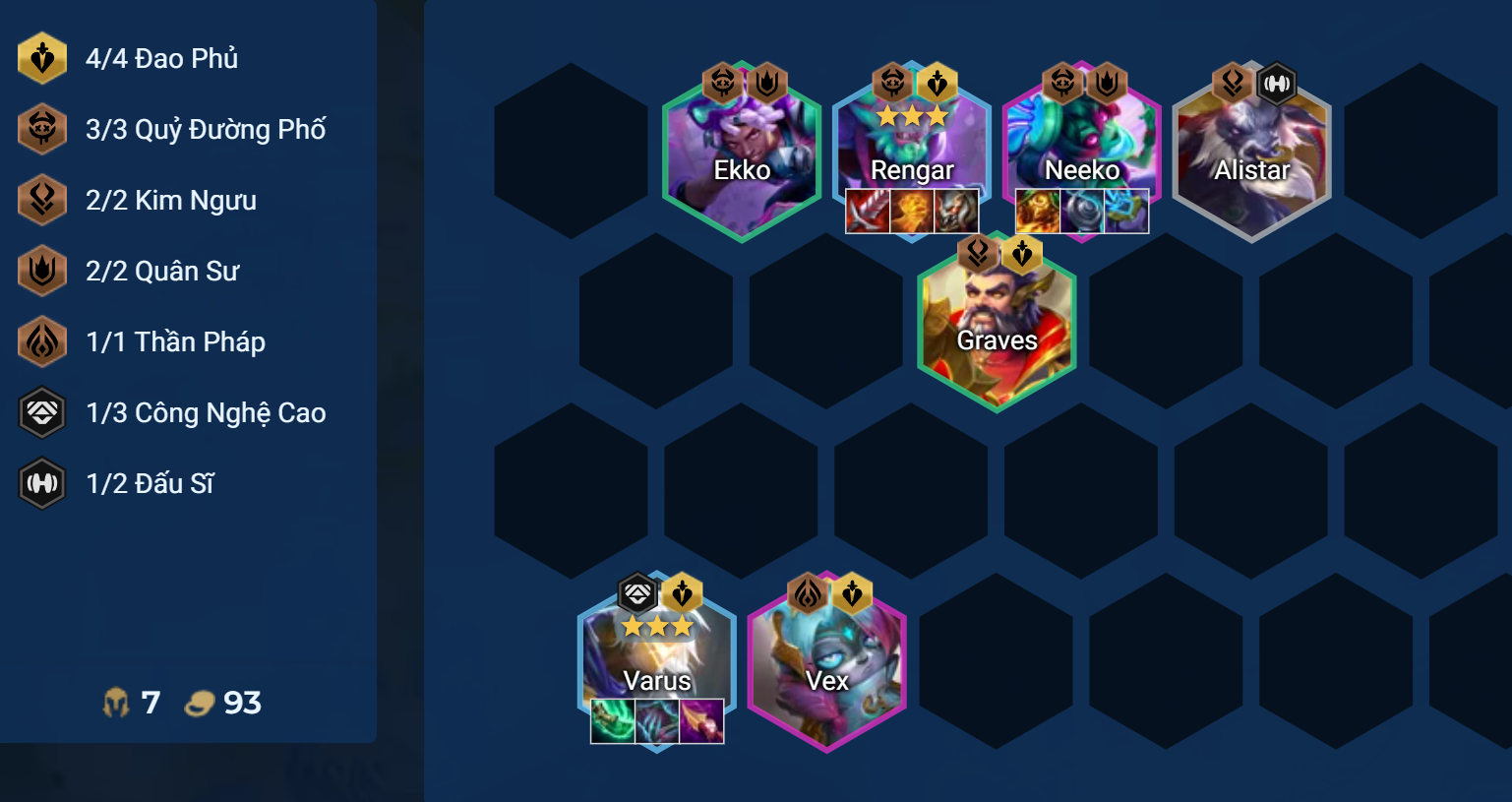This screenshot has width=1512, height=802.
Task: Click the helmet level icon beside 7
Action: coord(116,703)
